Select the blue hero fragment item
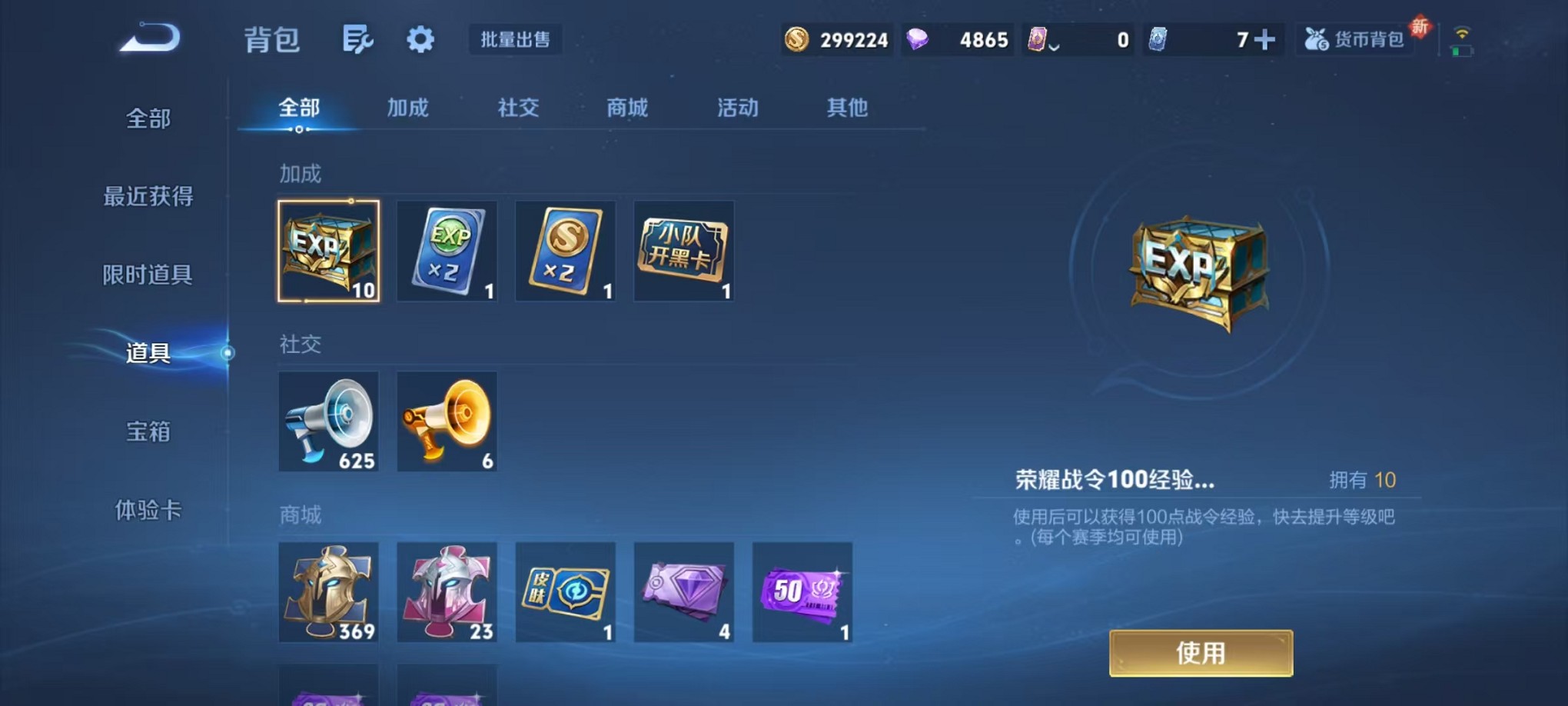This screenshot has height=706, width=1568. (328, 593)
